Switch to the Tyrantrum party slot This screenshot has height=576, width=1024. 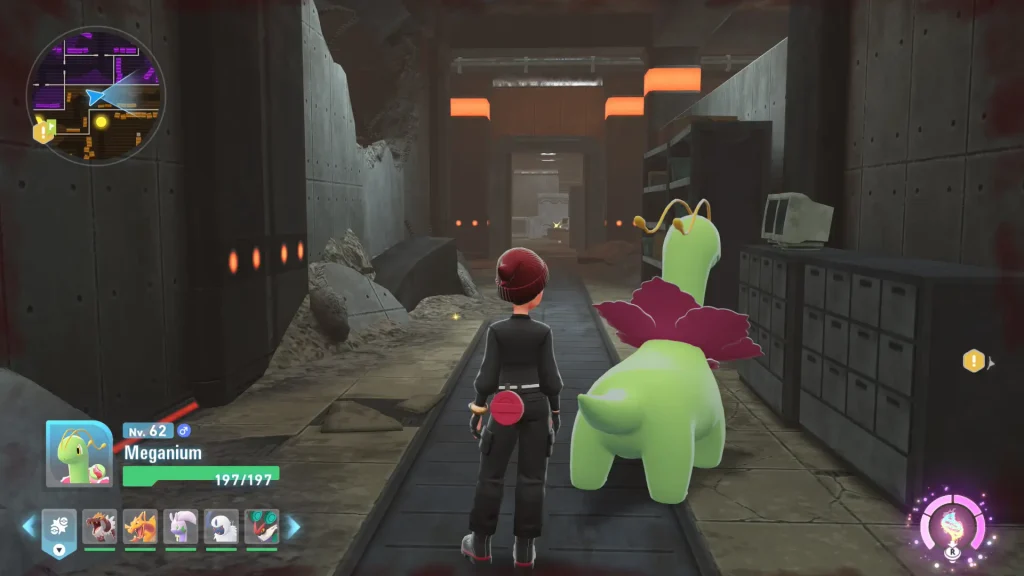pyautogui.click(x=99, y=526)
